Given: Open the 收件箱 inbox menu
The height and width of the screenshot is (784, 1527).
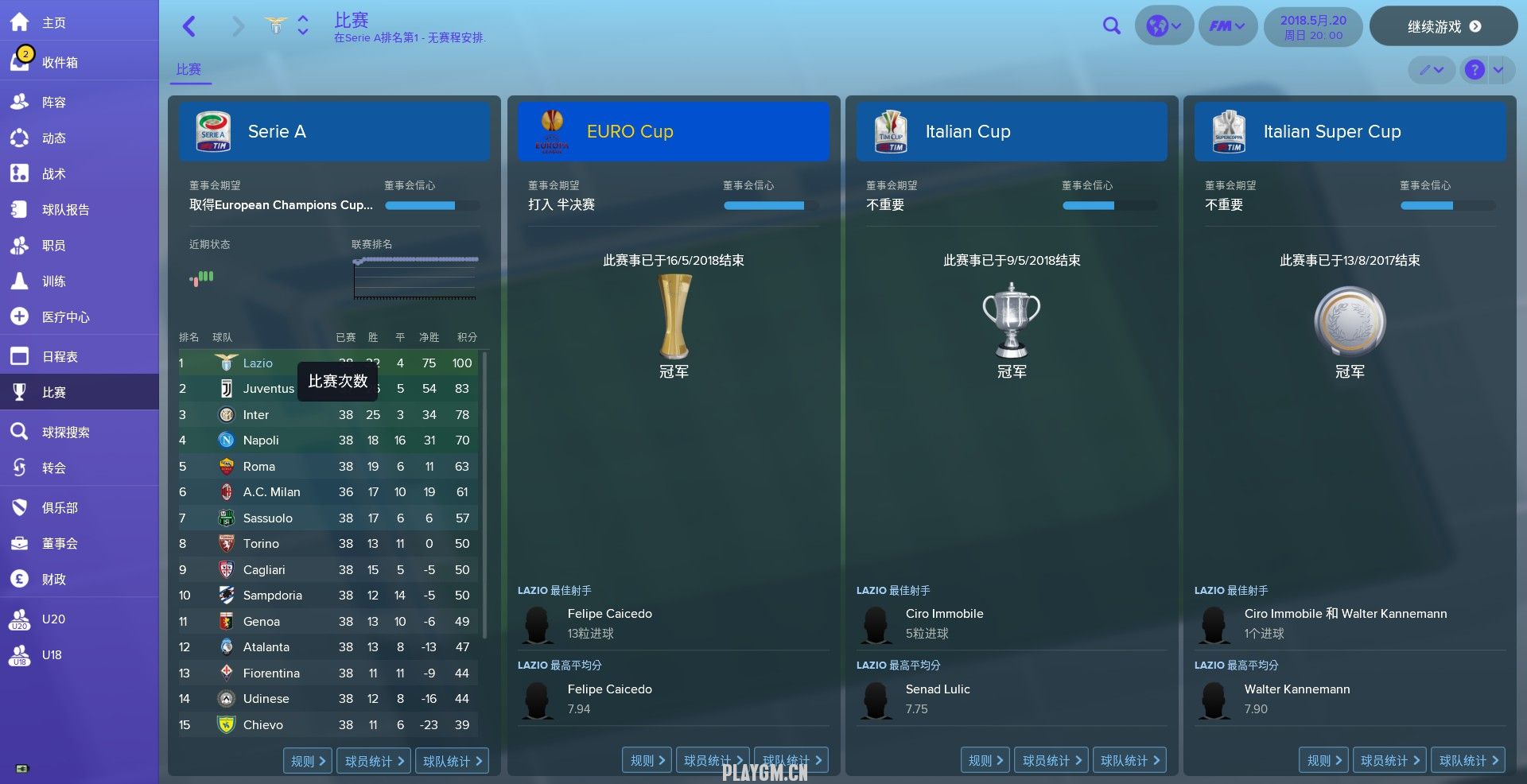Looking at the screenshot, I should coord(60,62).
